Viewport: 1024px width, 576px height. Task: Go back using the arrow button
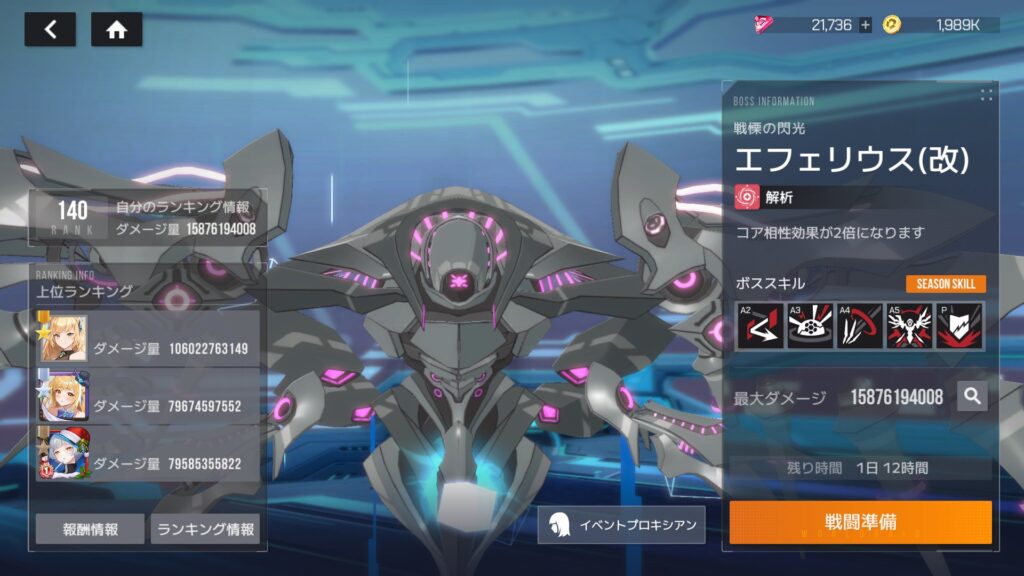click(50, 29)
